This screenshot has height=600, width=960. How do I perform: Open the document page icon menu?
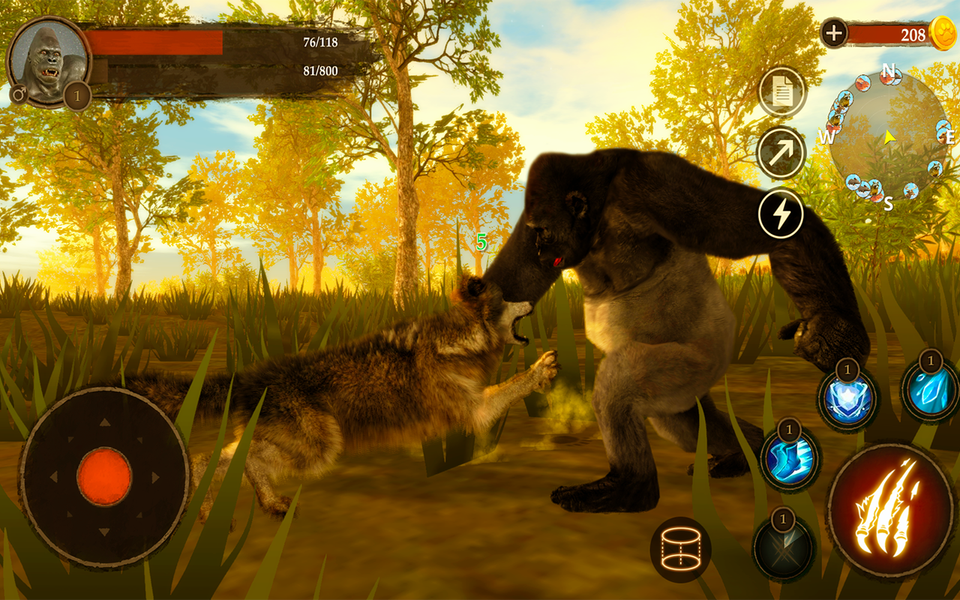781,93
